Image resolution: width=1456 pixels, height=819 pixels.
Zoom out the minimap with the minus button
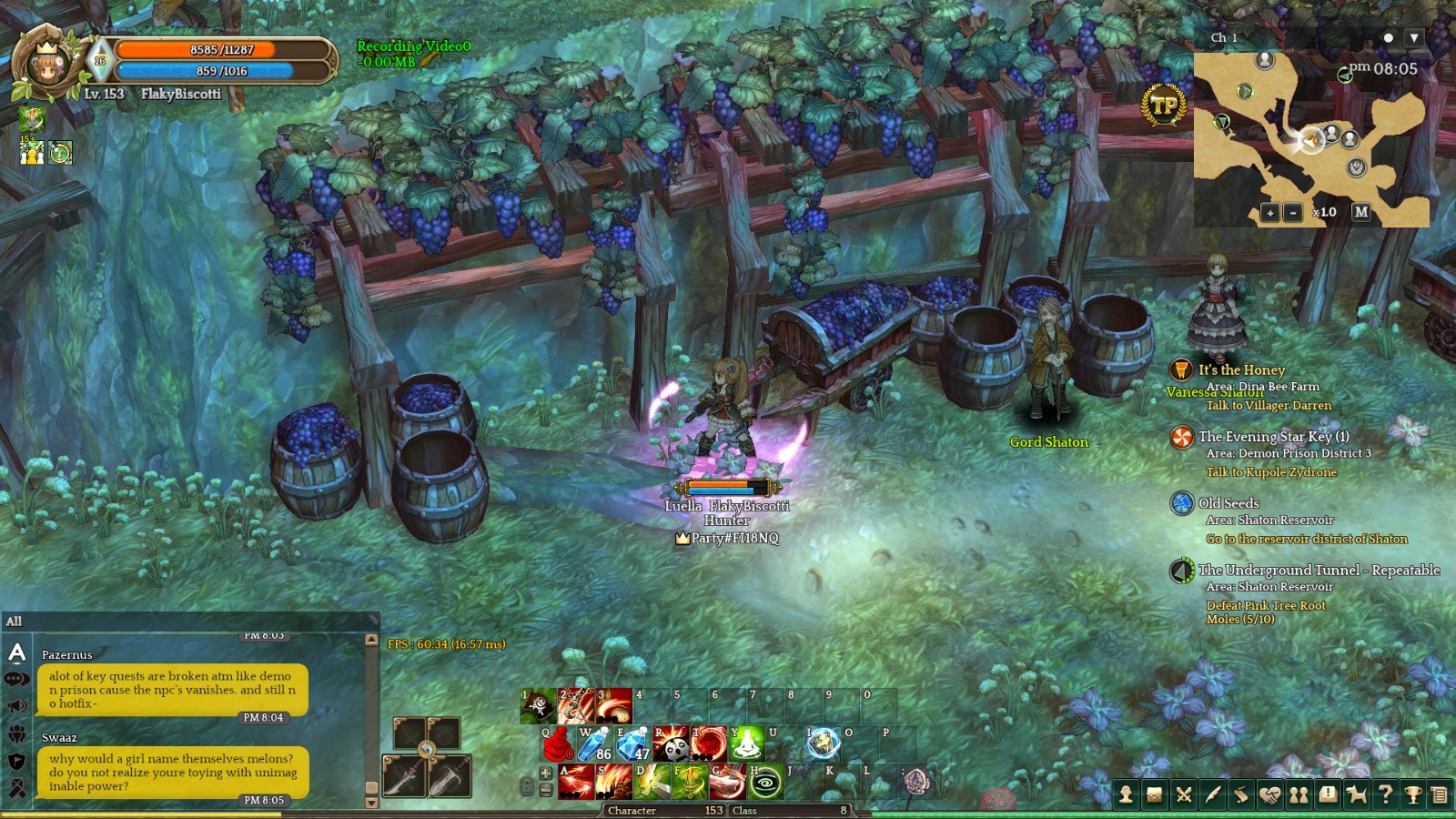coord(1292,213)
